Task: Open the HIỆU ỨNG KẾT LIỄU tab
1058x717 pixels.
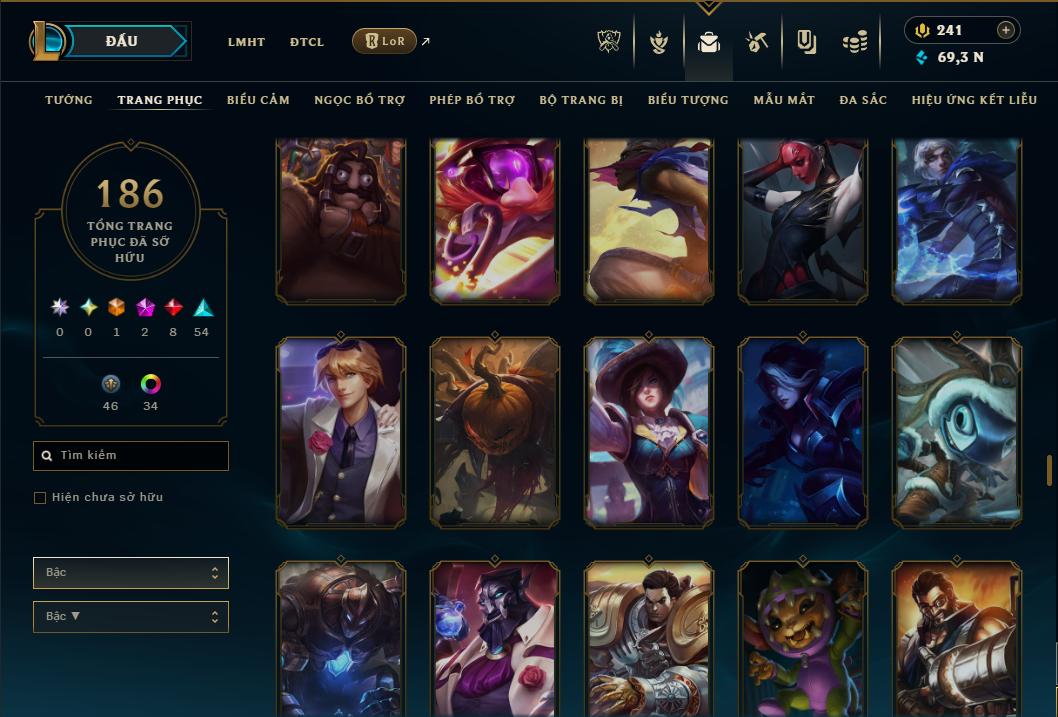Action: pos(974,100)
